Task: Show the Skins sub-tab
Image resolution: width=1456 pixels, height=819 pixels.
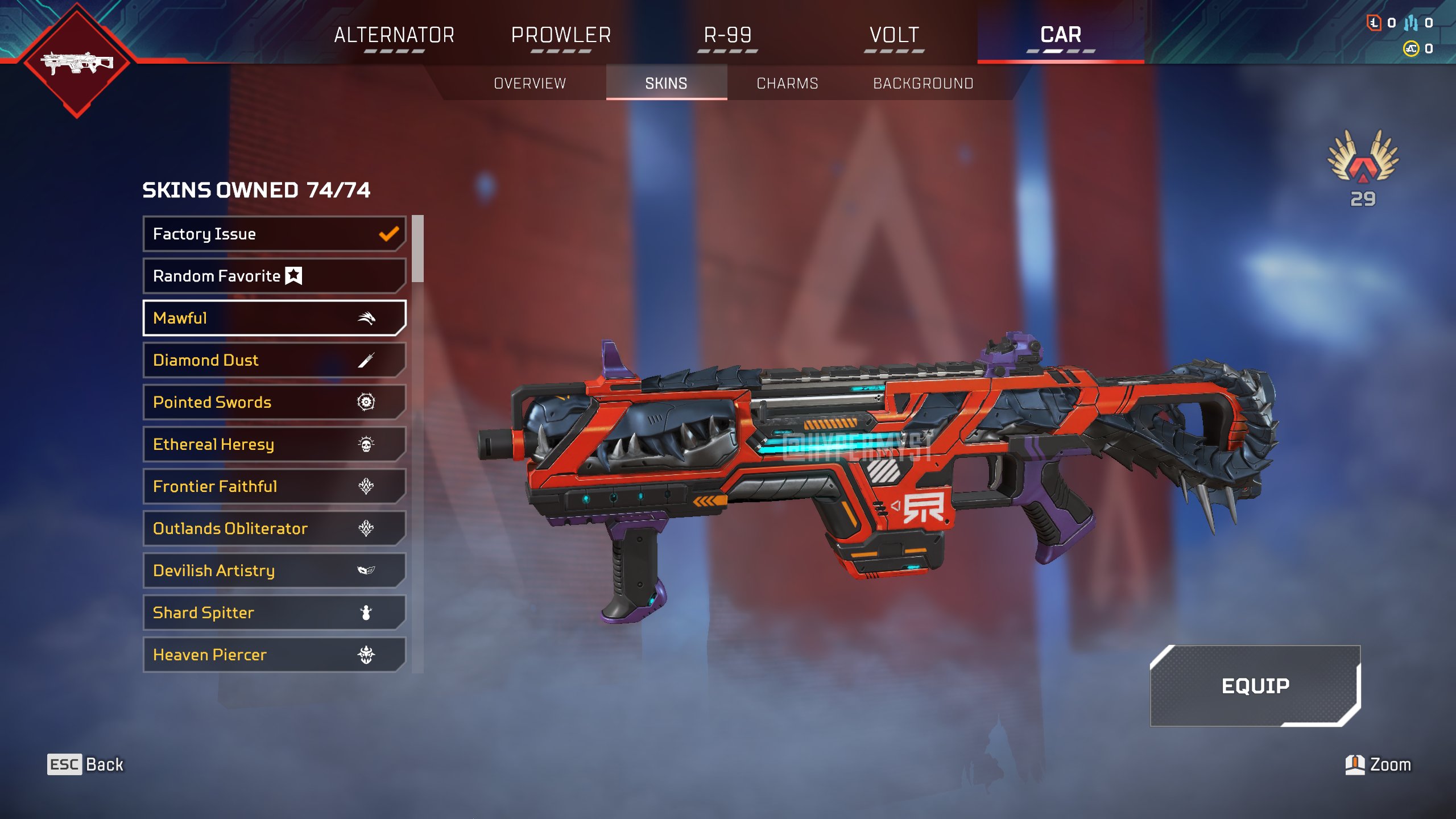Action: pyautogui.click(x=666, y=84)
